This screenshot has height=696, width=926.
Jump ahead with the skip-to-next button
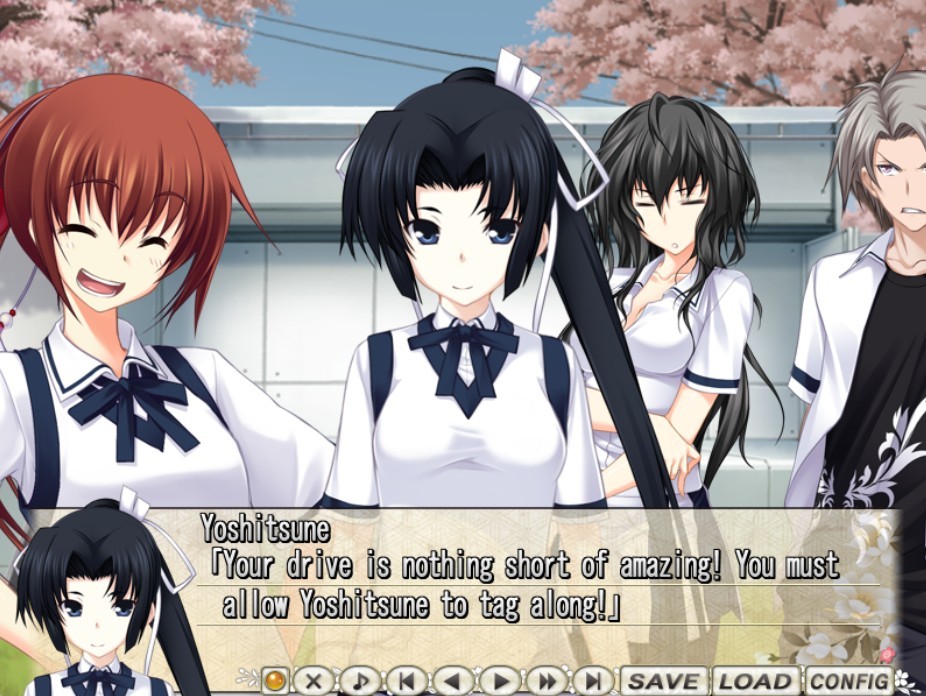pos(593,681)
